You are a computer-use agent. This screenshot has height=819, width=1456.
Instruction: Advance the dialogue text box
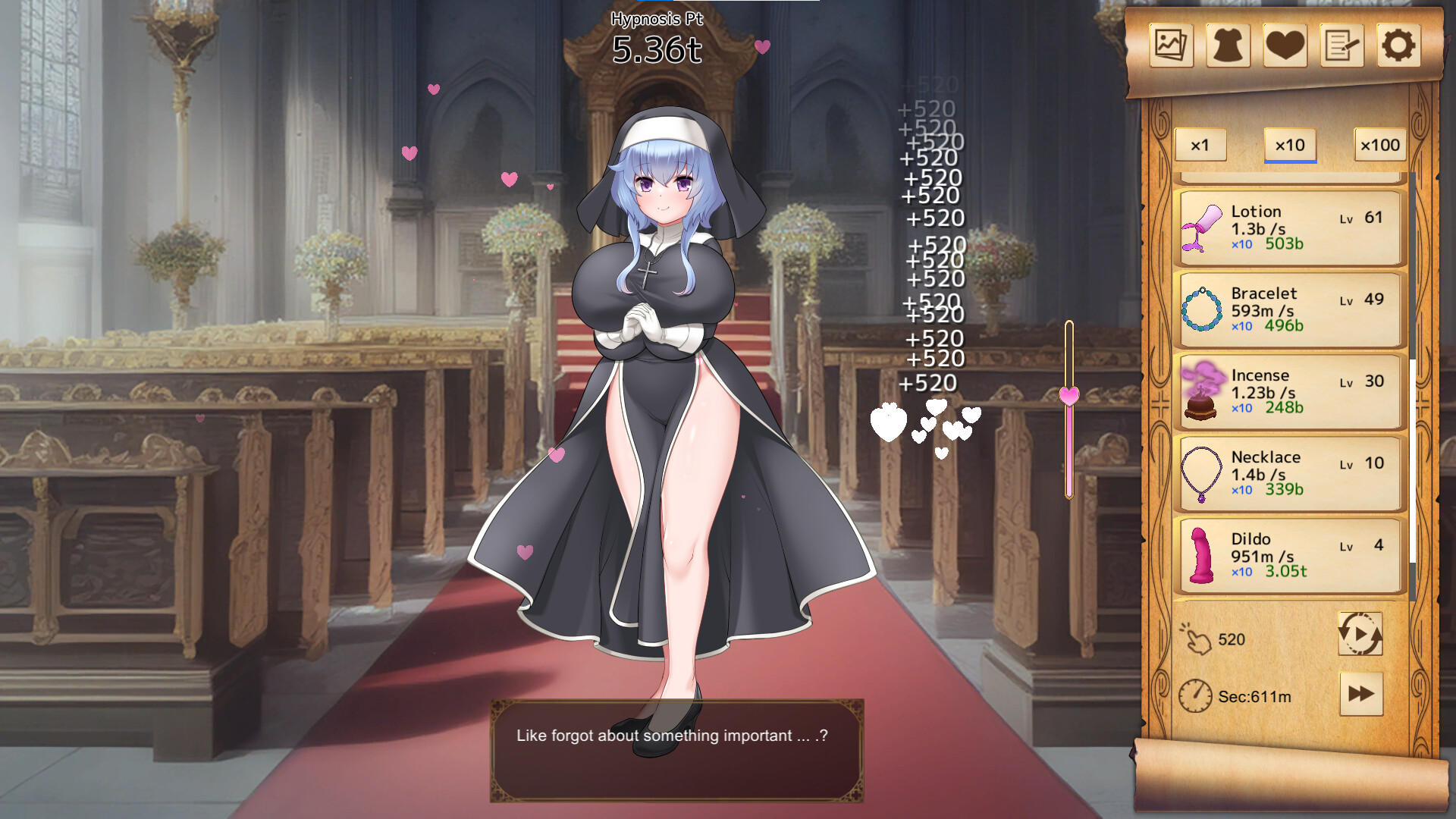click(x=676, y=750)
